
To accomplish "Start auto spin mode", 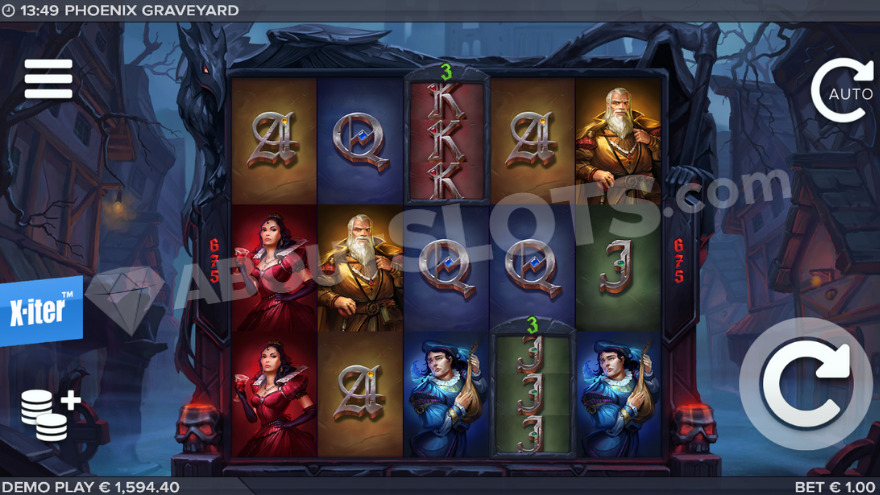I will pos(841,91).
